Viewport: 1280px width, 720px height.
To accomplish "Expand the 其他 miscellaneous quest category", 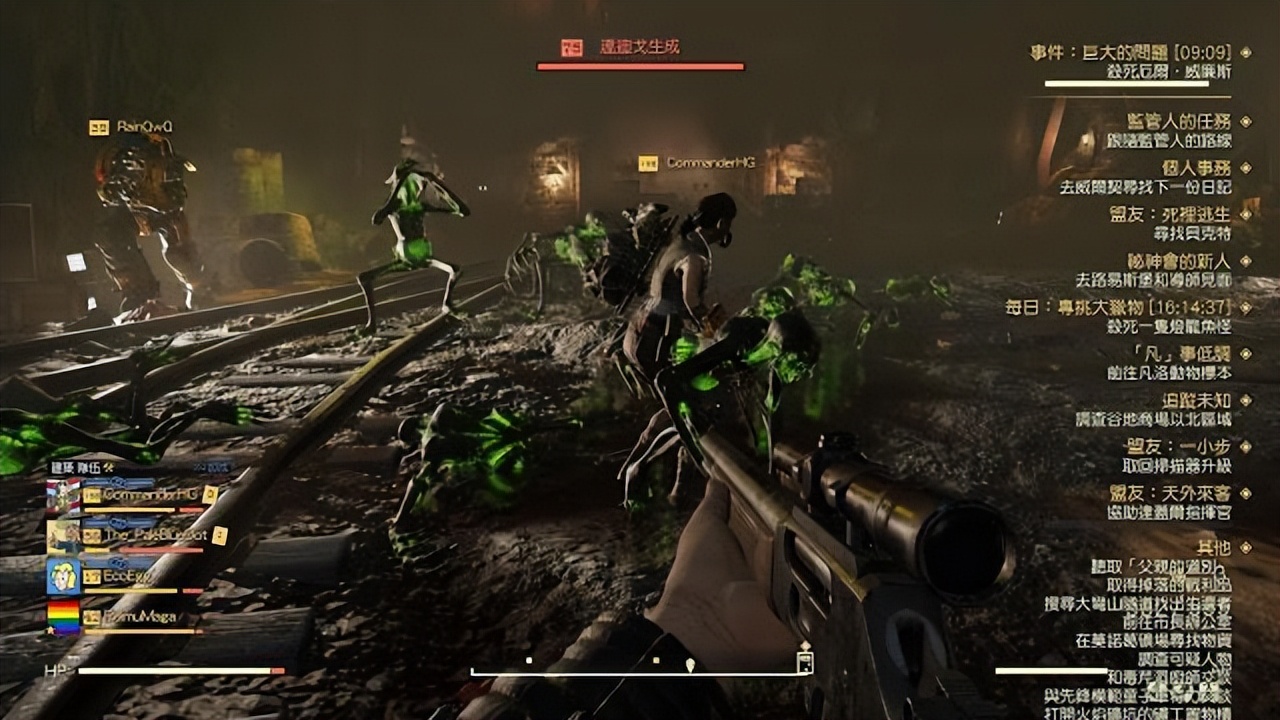I will [1213, 547].
